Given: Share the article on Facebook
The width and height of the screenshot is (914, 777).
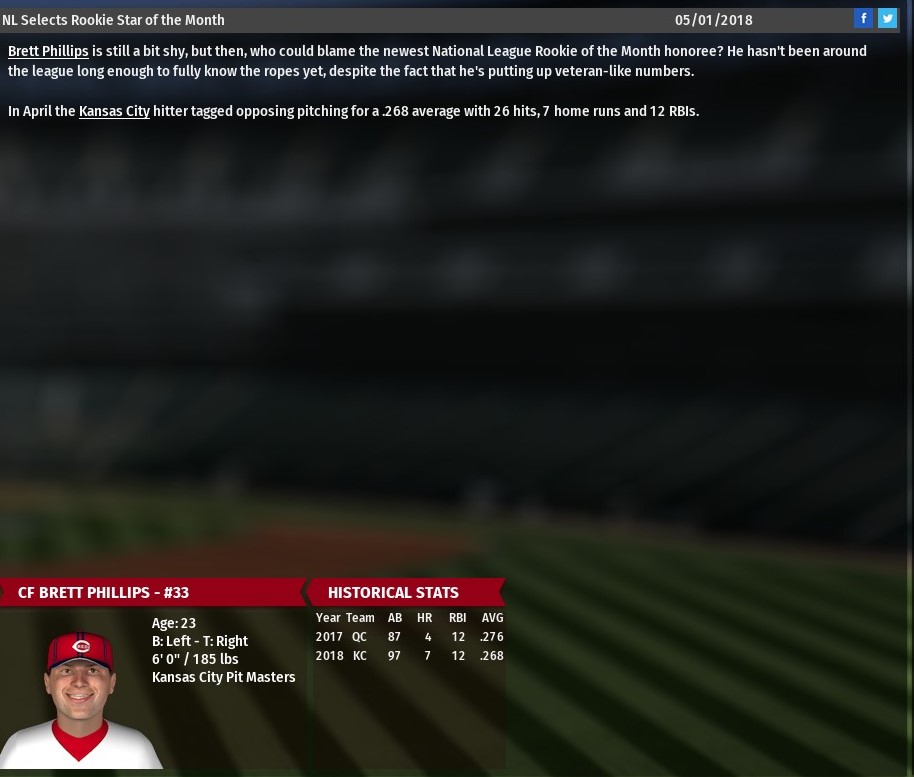Looking at the screenshot, I should (x=864, y=19).
